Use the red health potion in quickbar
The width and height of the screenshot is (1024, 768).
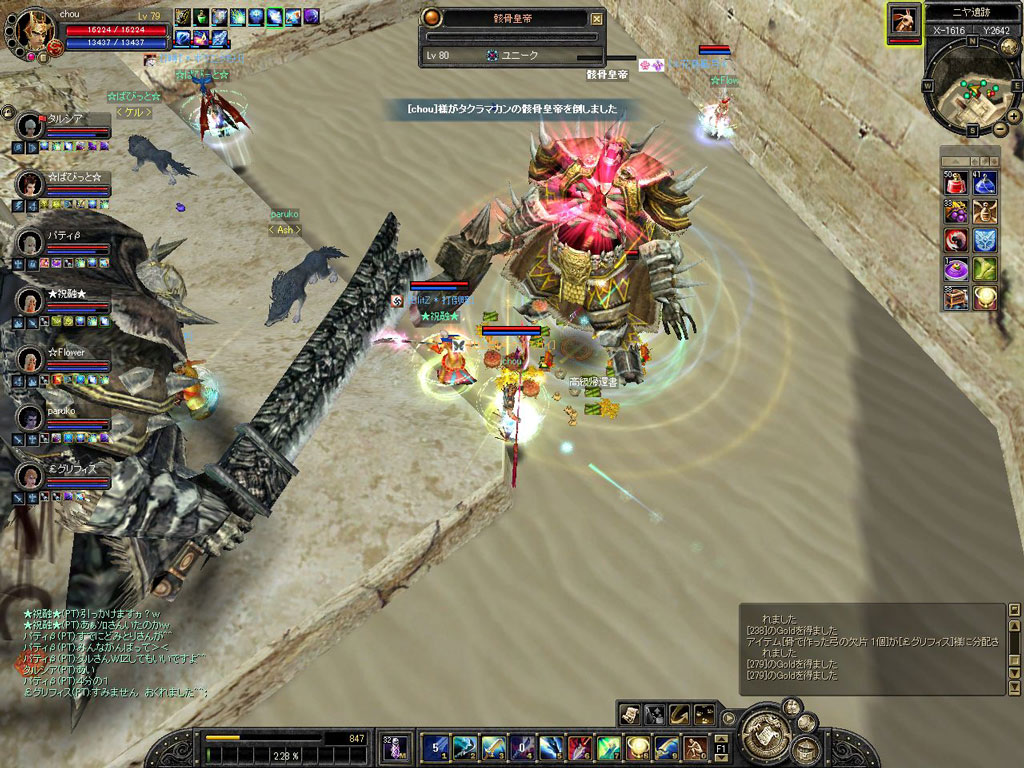957,183
